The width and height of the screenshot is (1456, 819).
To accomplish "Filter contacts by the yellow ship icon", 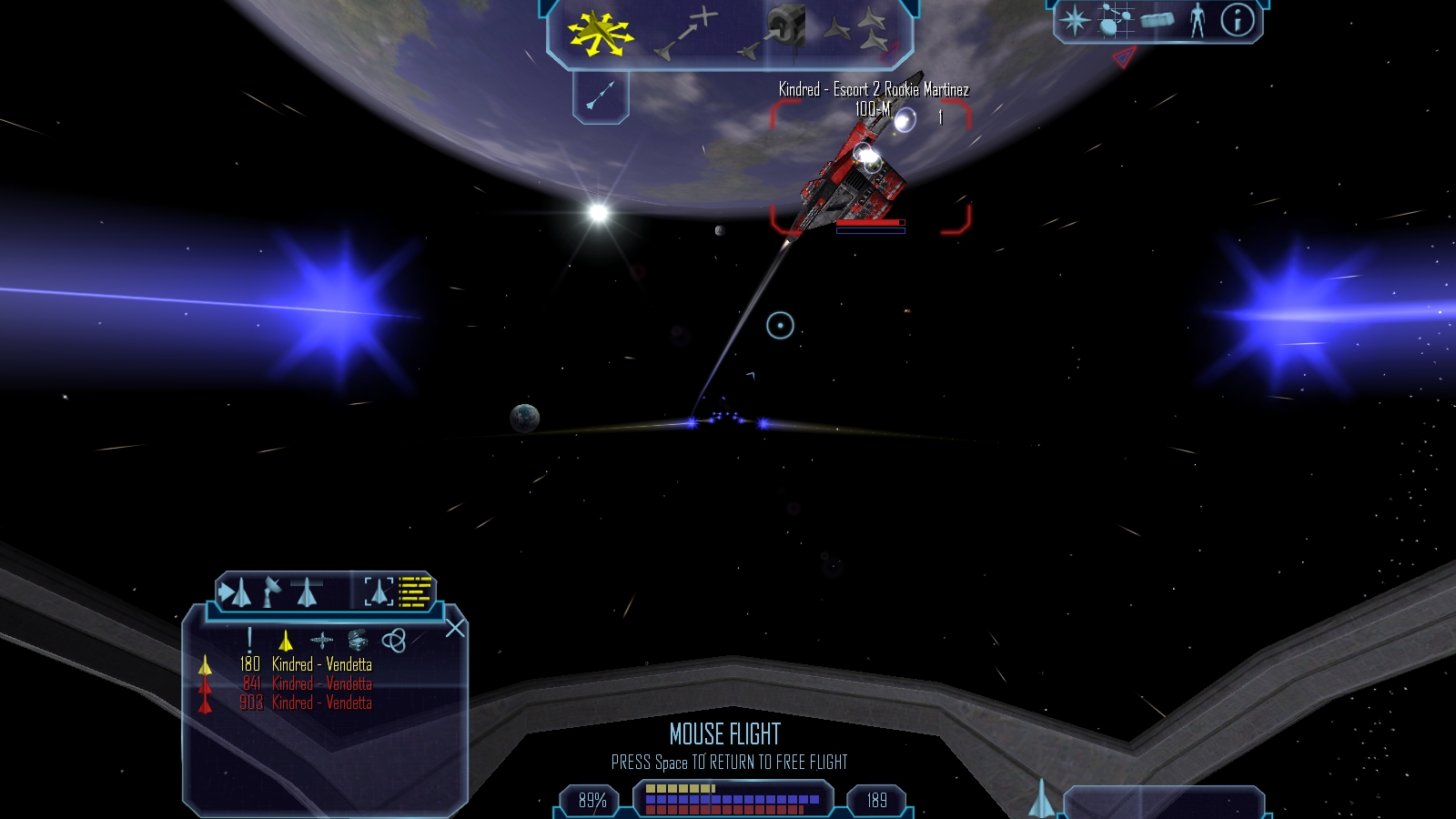I will click(286, 641).
